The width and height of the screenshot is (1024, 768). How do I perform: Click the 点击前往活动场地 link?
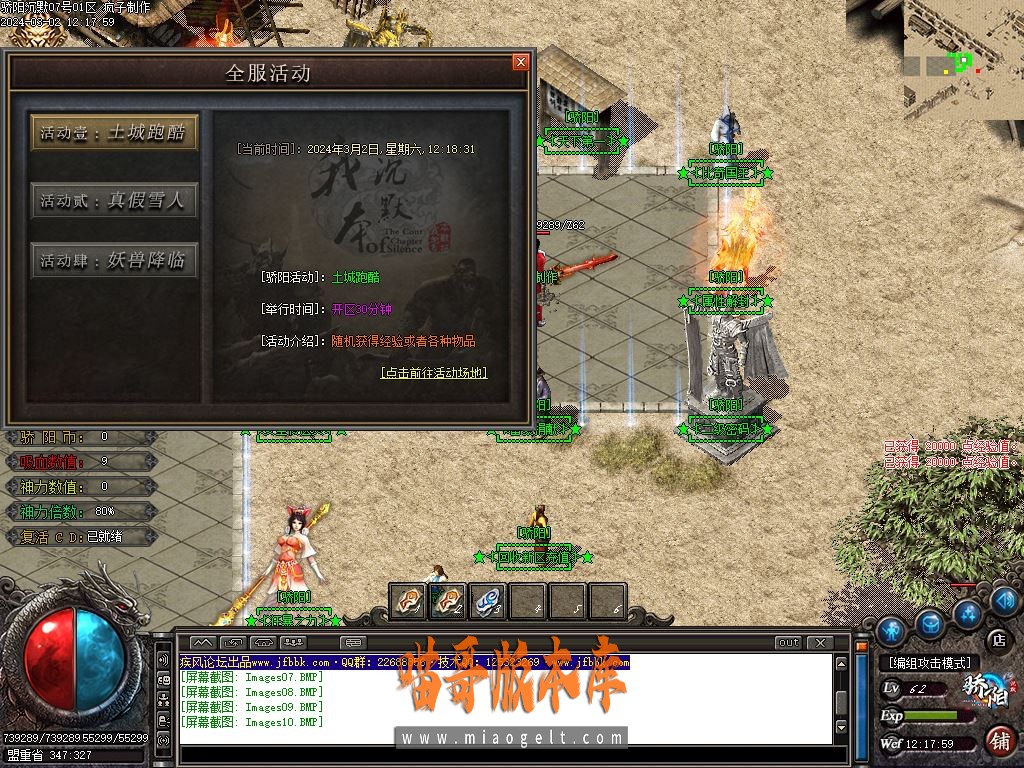point(434,373)
